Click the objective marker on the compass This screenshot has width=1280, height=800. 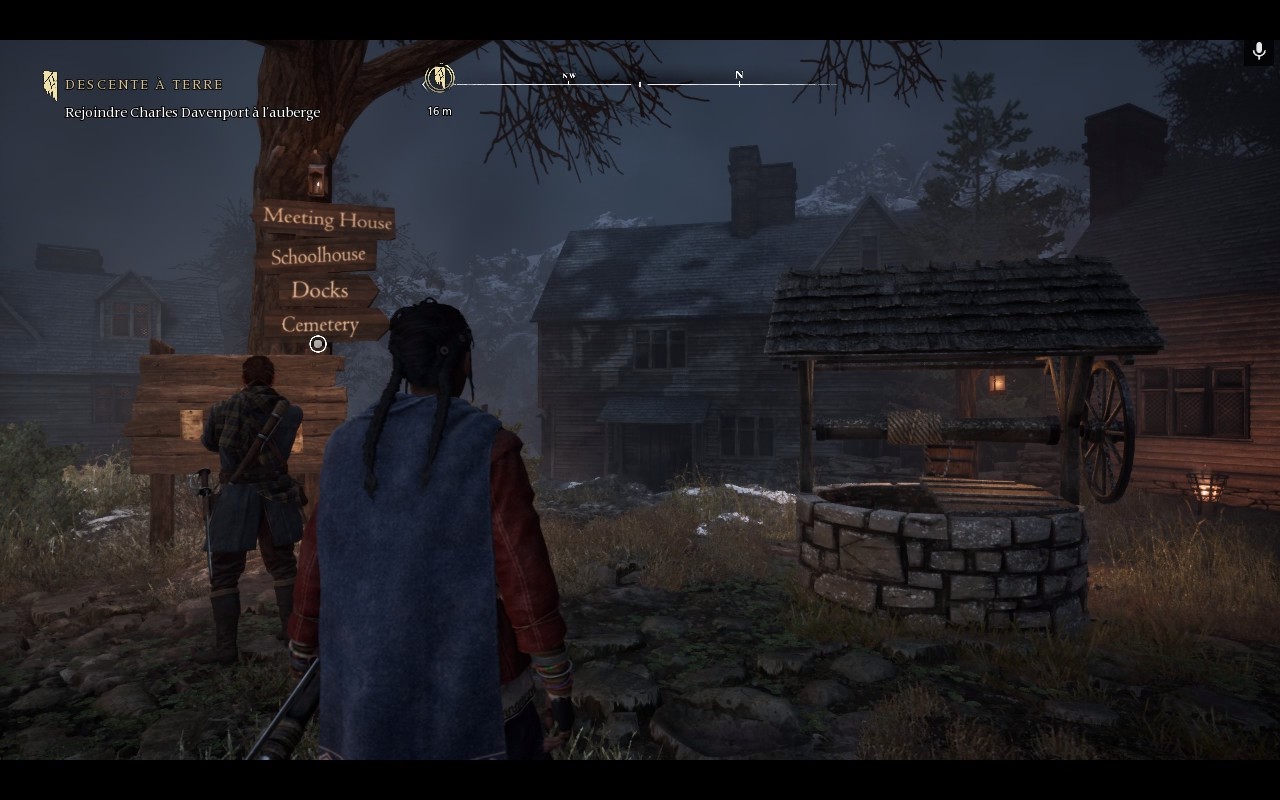coord(440,78)
